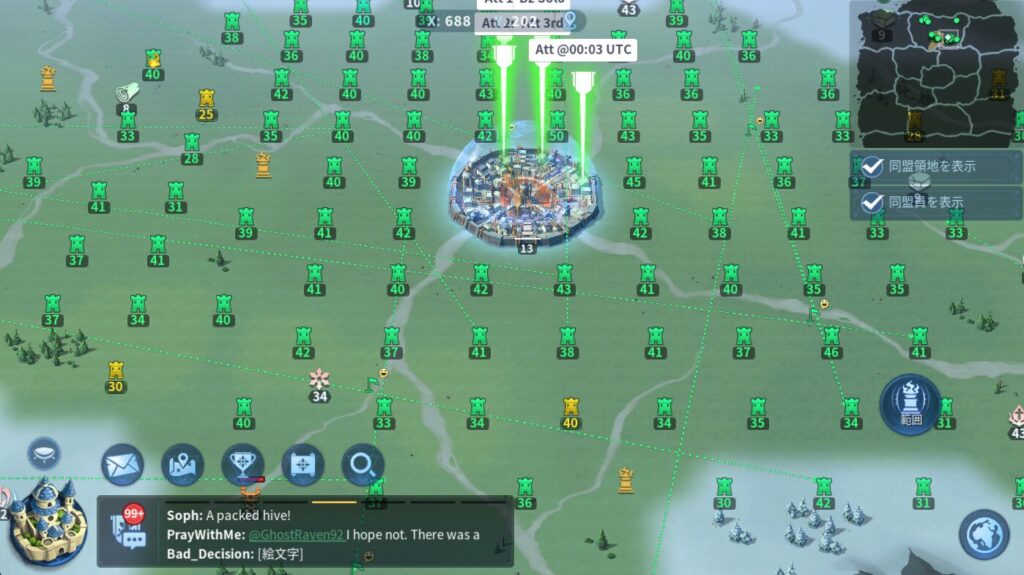Open the mail envelope icon
Screen dimensions: 1024x575
[x=122, y=465]
